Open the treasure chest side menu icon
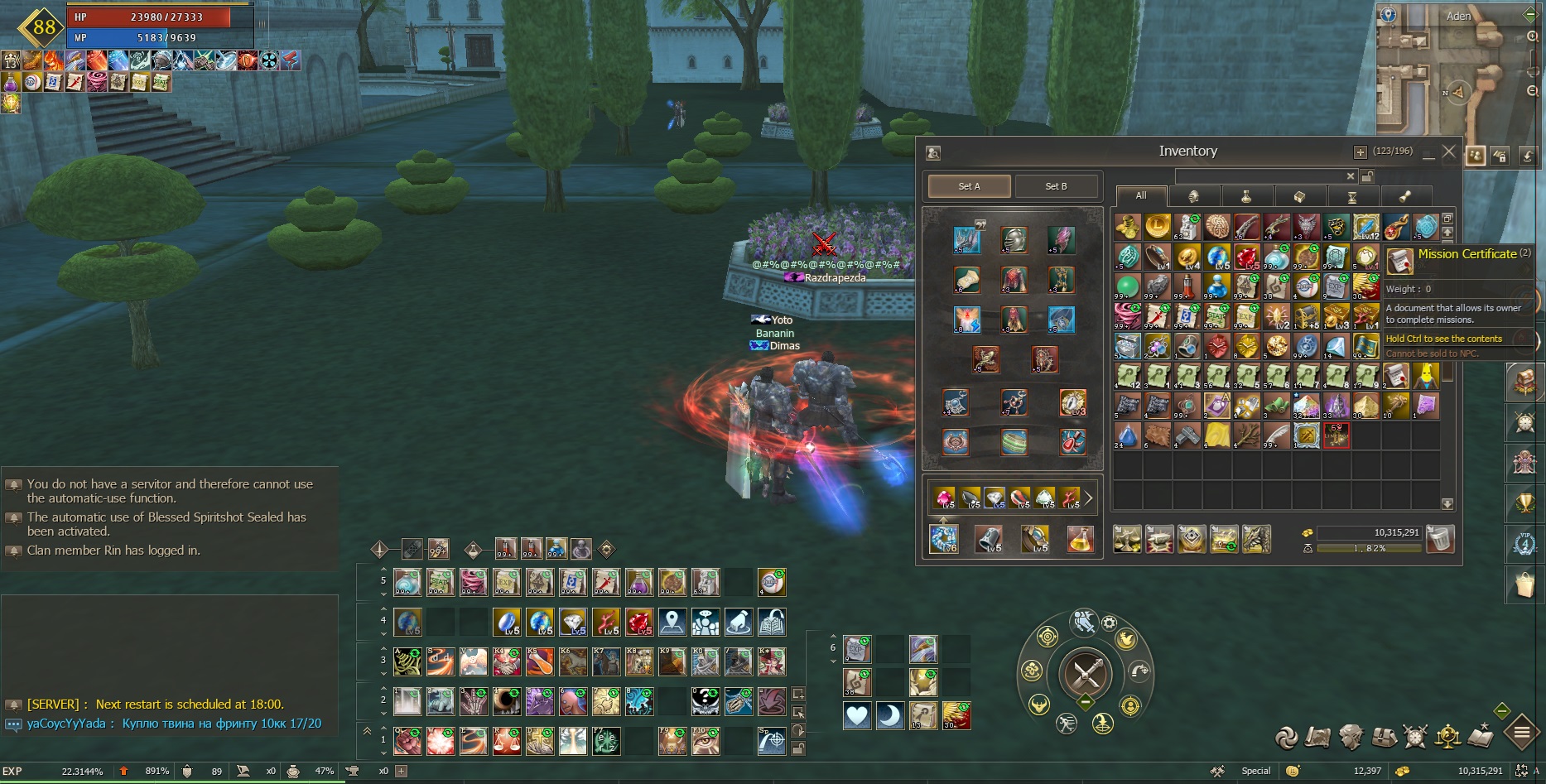 [x=1524, y=382]
